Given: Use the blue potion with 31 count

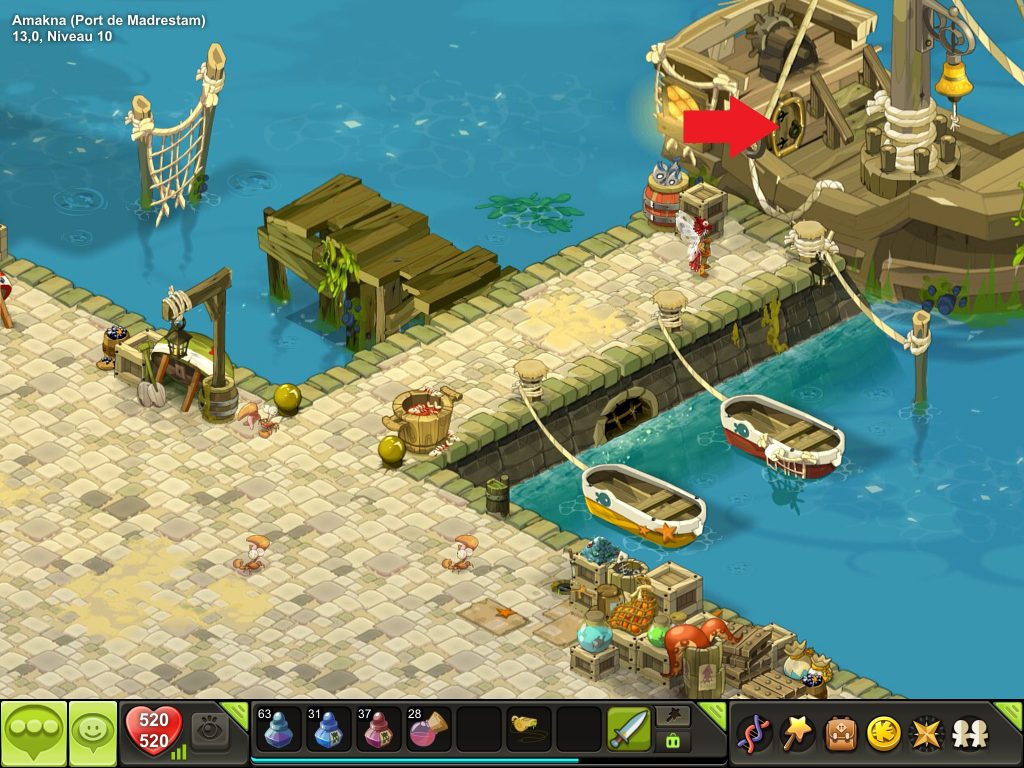Looking at the screenshot, I should 328,730.
